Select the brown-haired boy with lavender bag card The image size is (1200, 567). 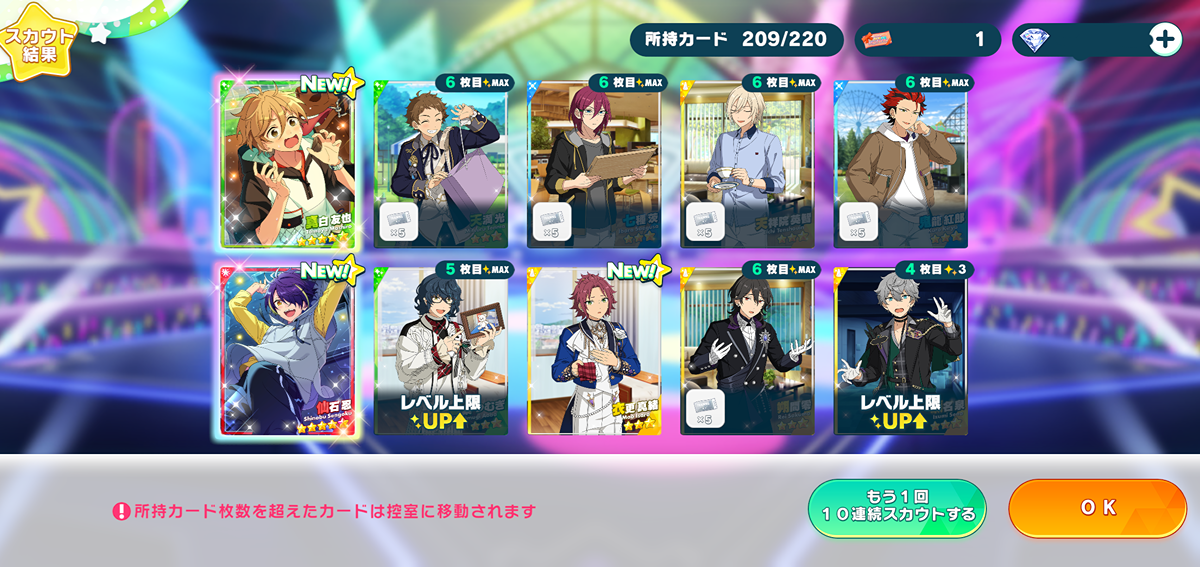pos(441,163)
